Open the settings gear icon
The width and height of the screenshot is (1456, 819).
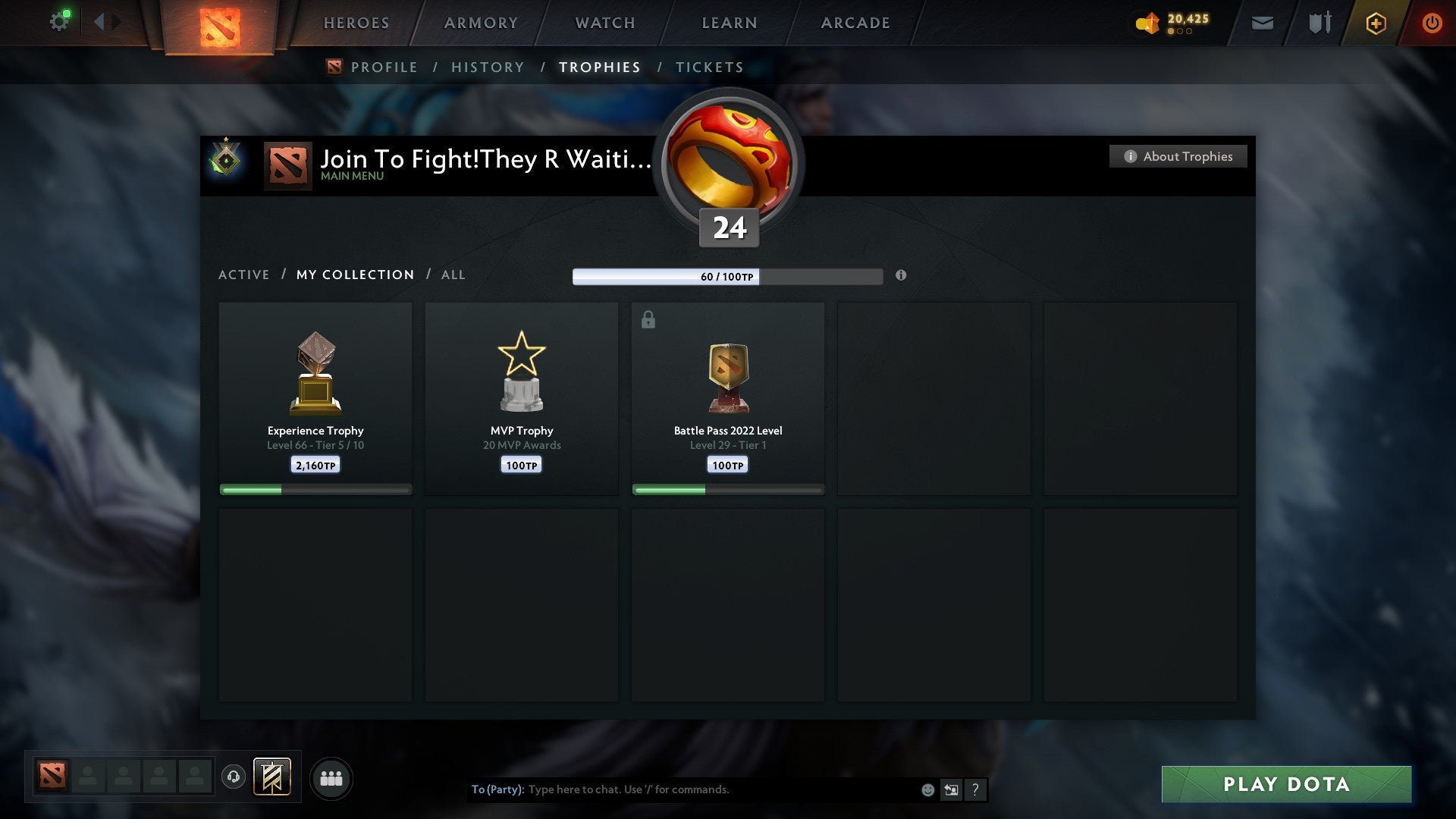pos(59,20)
